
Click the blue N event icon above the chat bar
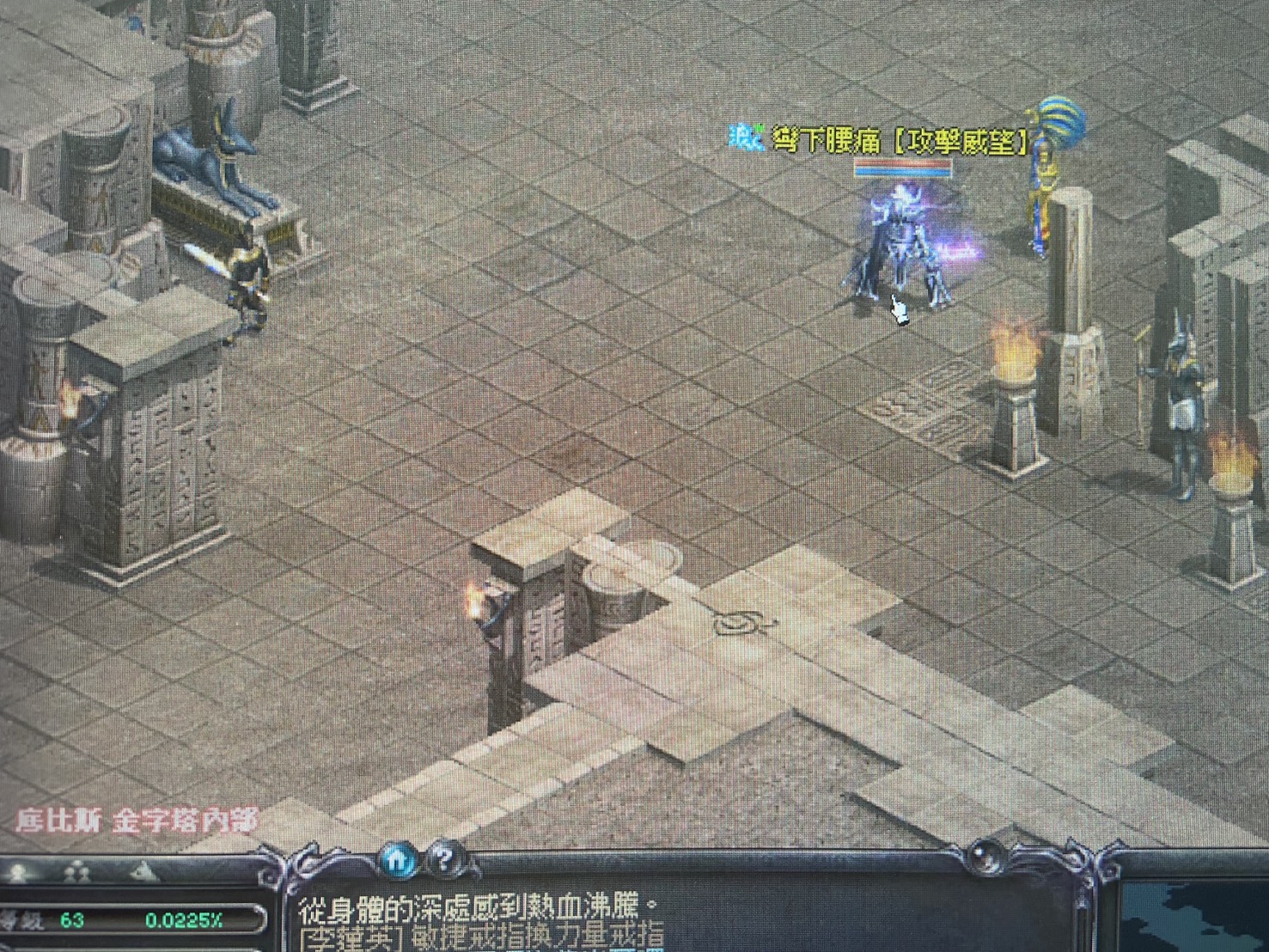[x=398, y=862]
